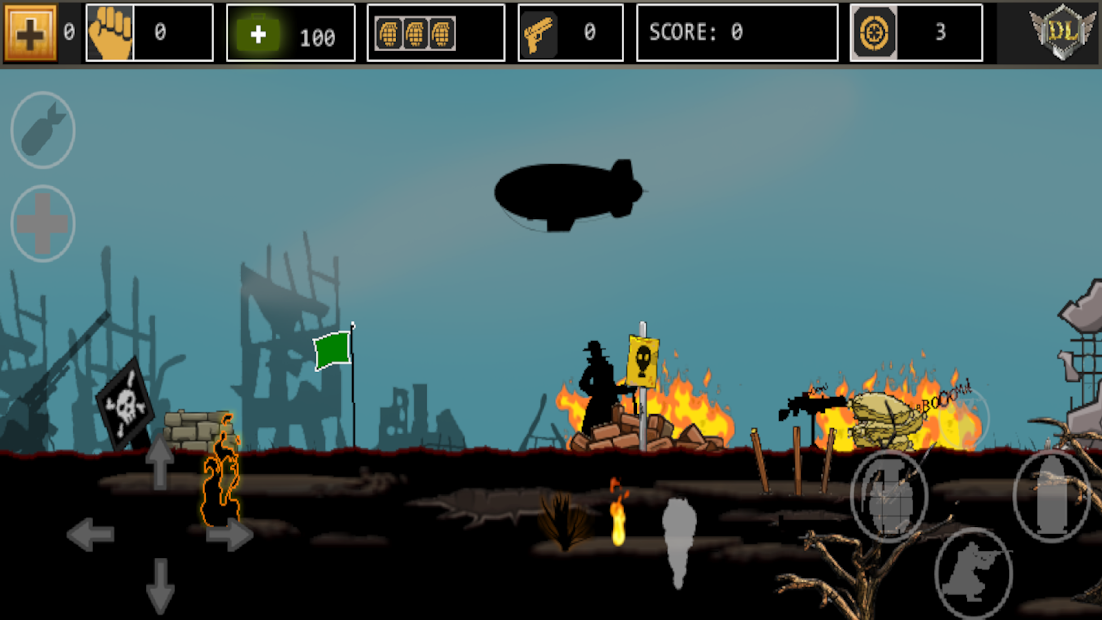Move left with the left arrow

[90, 535]
